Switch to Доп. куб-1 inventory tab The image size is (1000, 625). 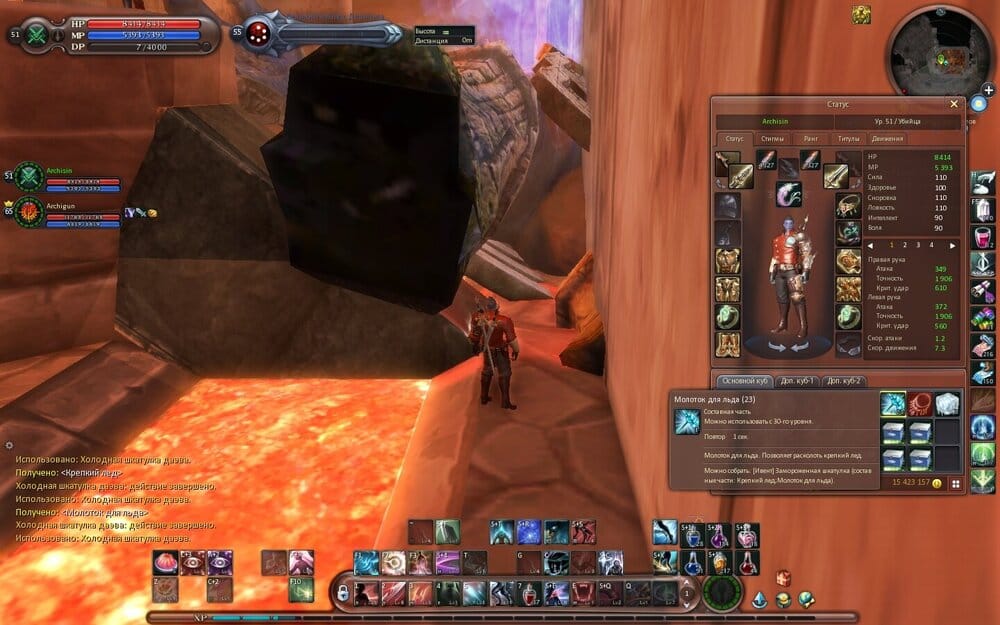[799, 381]
